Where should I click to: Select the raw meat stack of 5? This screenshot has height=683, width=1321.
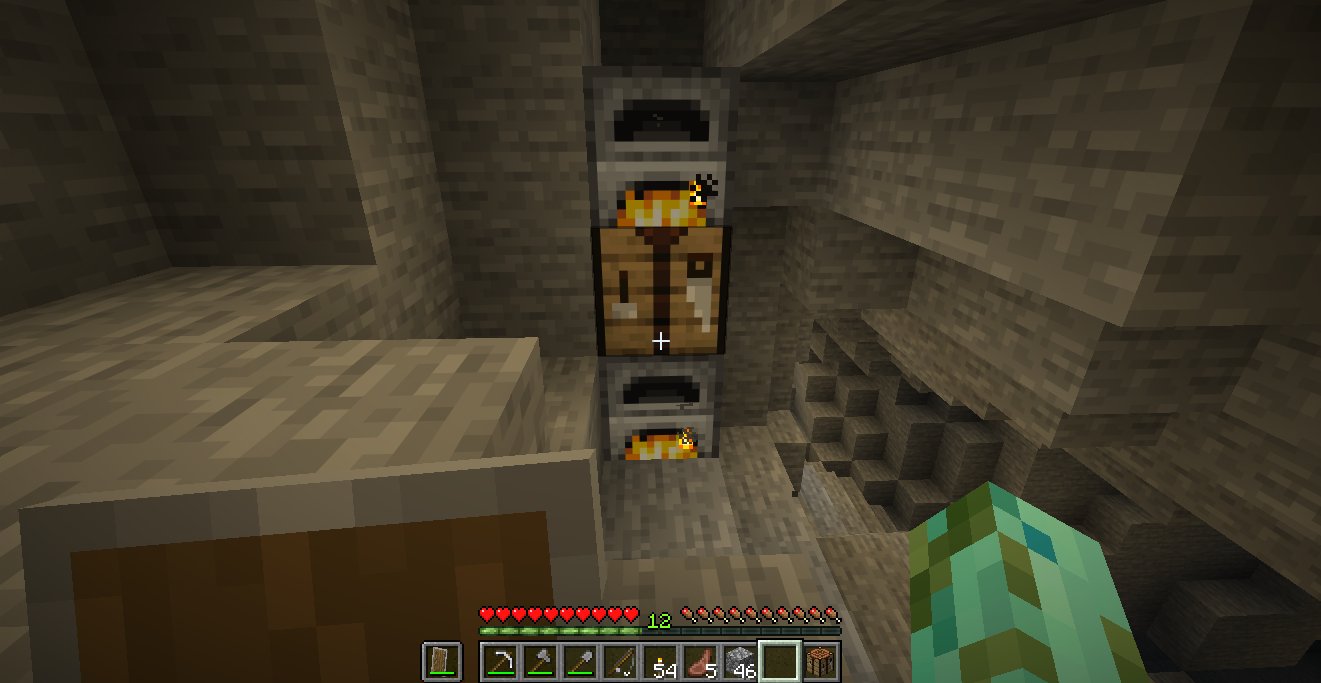(700, 661)
